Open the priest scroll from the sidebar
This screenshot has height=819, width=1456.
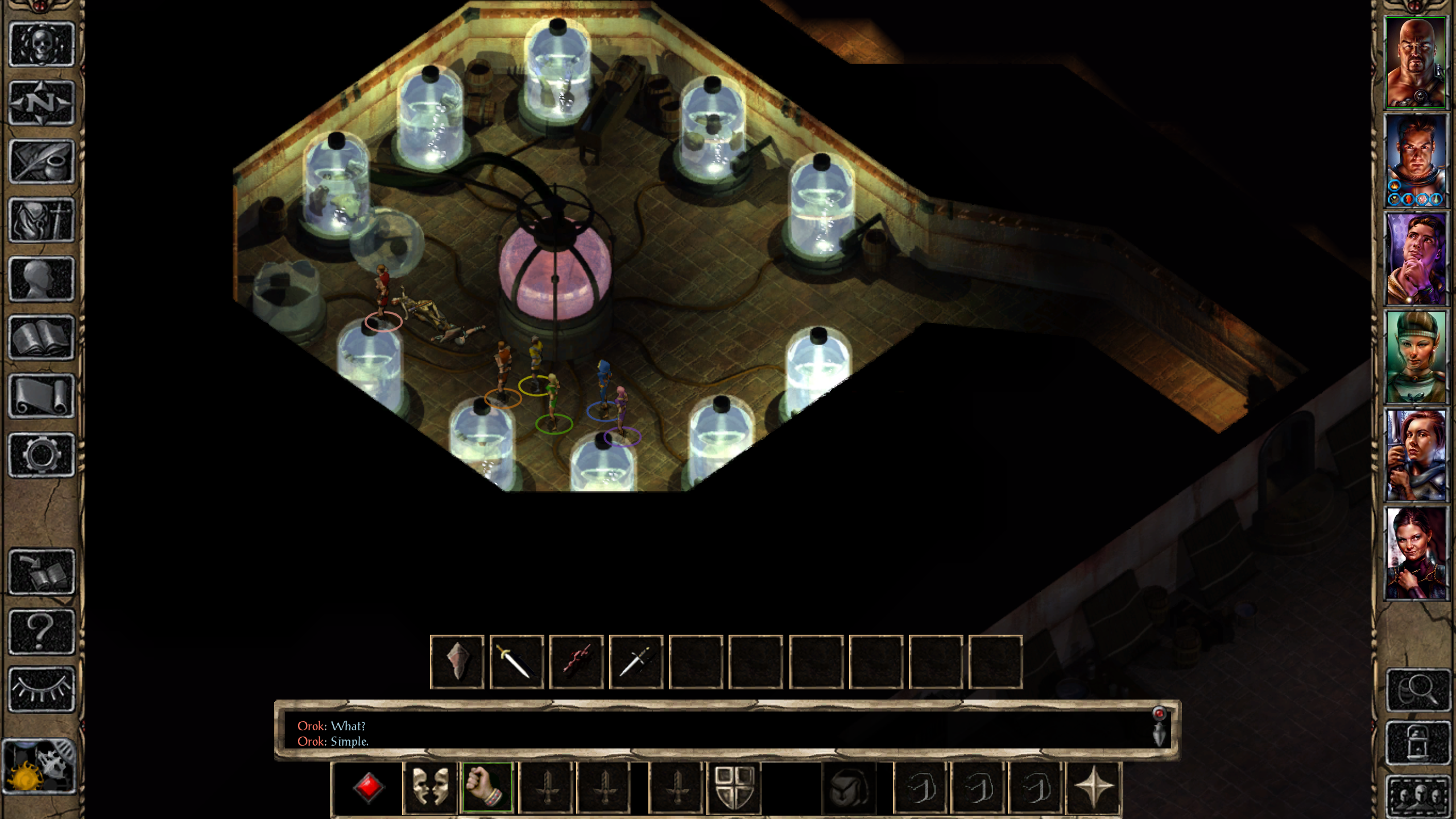[x=42, y=396]
